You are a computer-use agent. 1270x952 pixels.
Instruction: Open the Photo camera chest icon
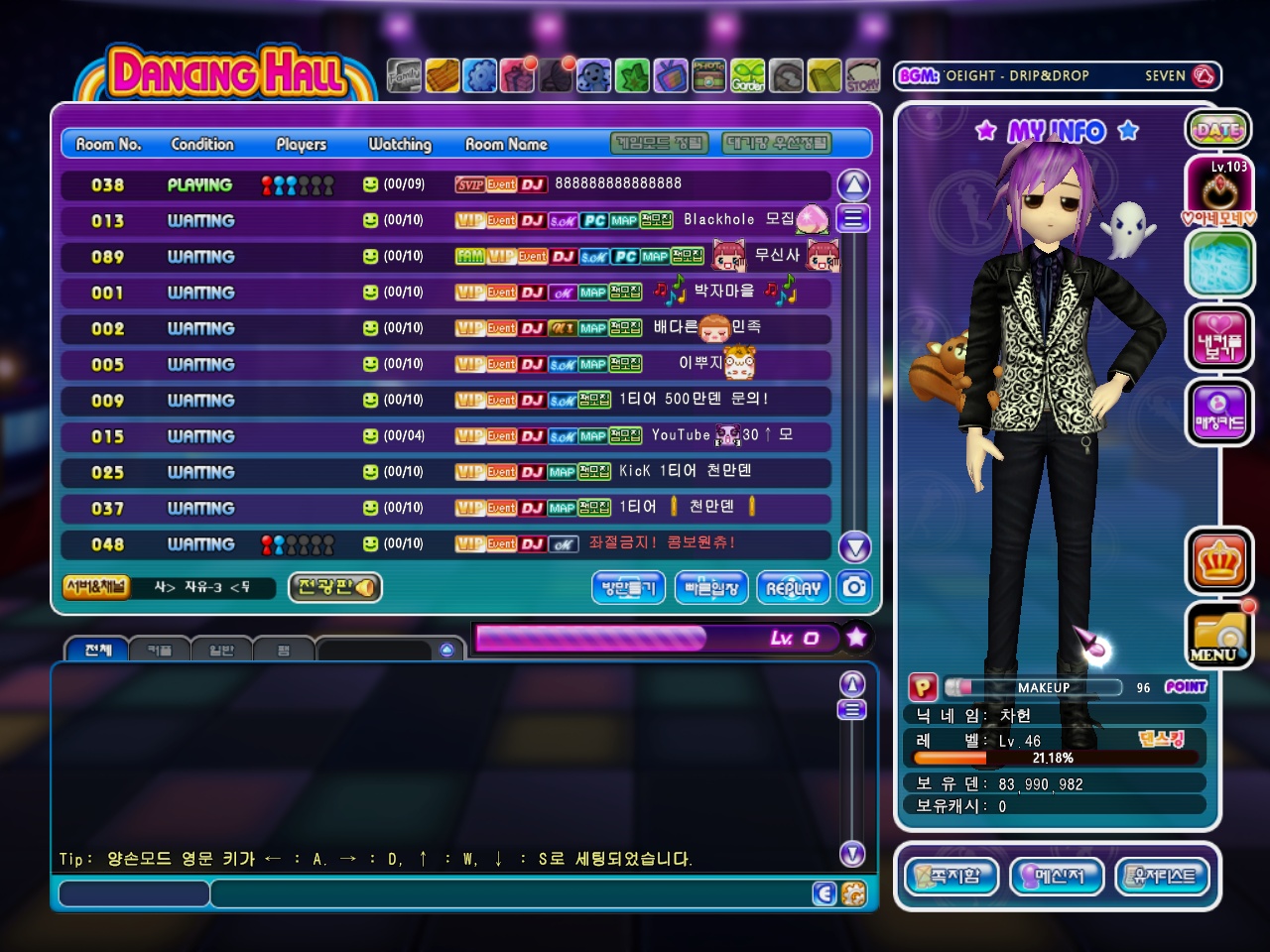[708, 75]
